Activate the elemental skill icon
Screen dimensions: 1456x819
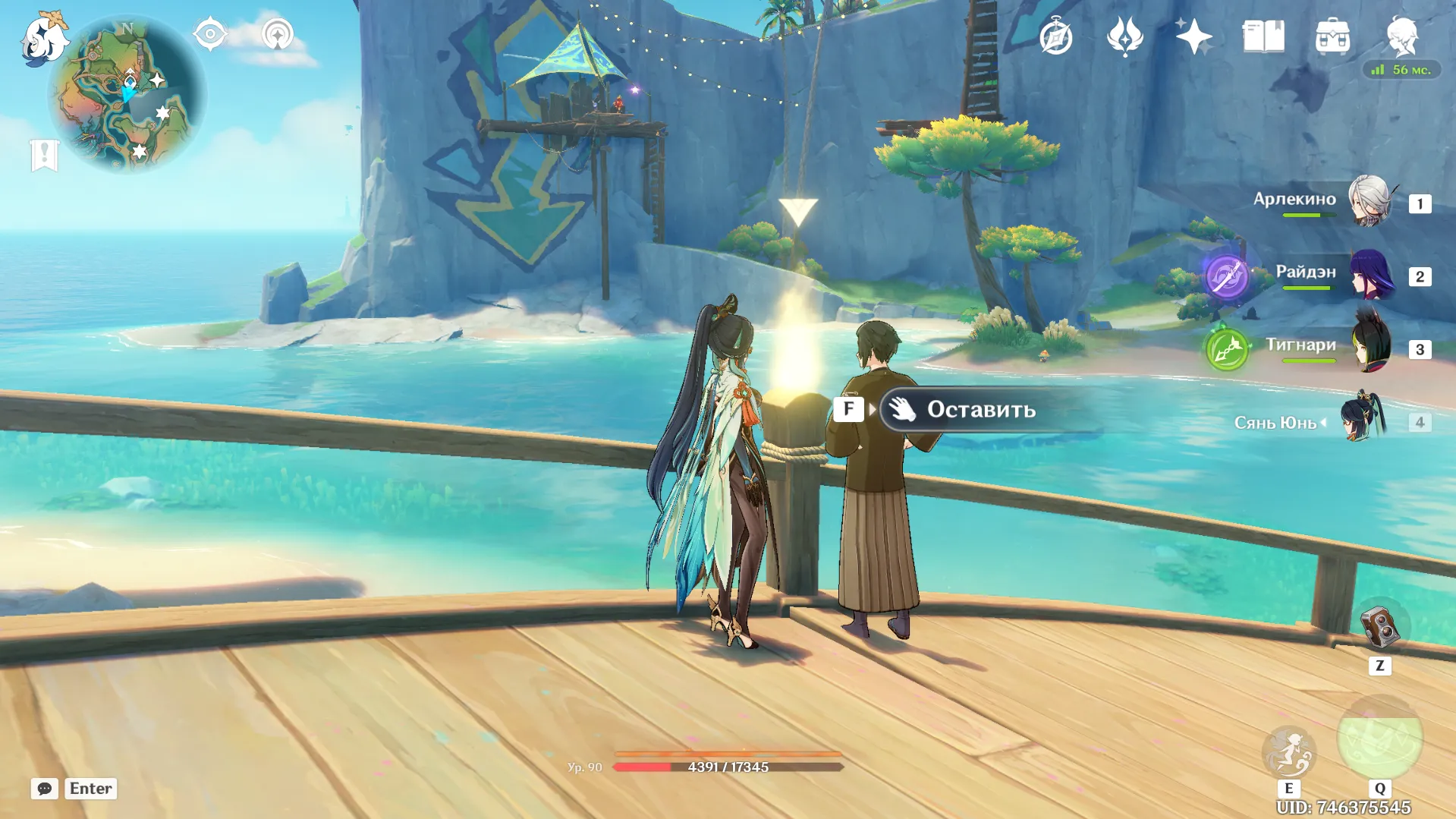(1288, 751)
